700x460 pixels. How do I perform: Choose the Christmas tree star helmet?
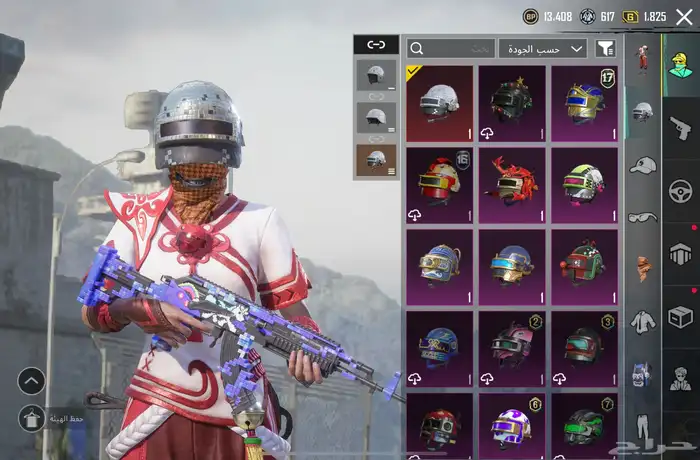pyautogui.click(x=512, y=104)
